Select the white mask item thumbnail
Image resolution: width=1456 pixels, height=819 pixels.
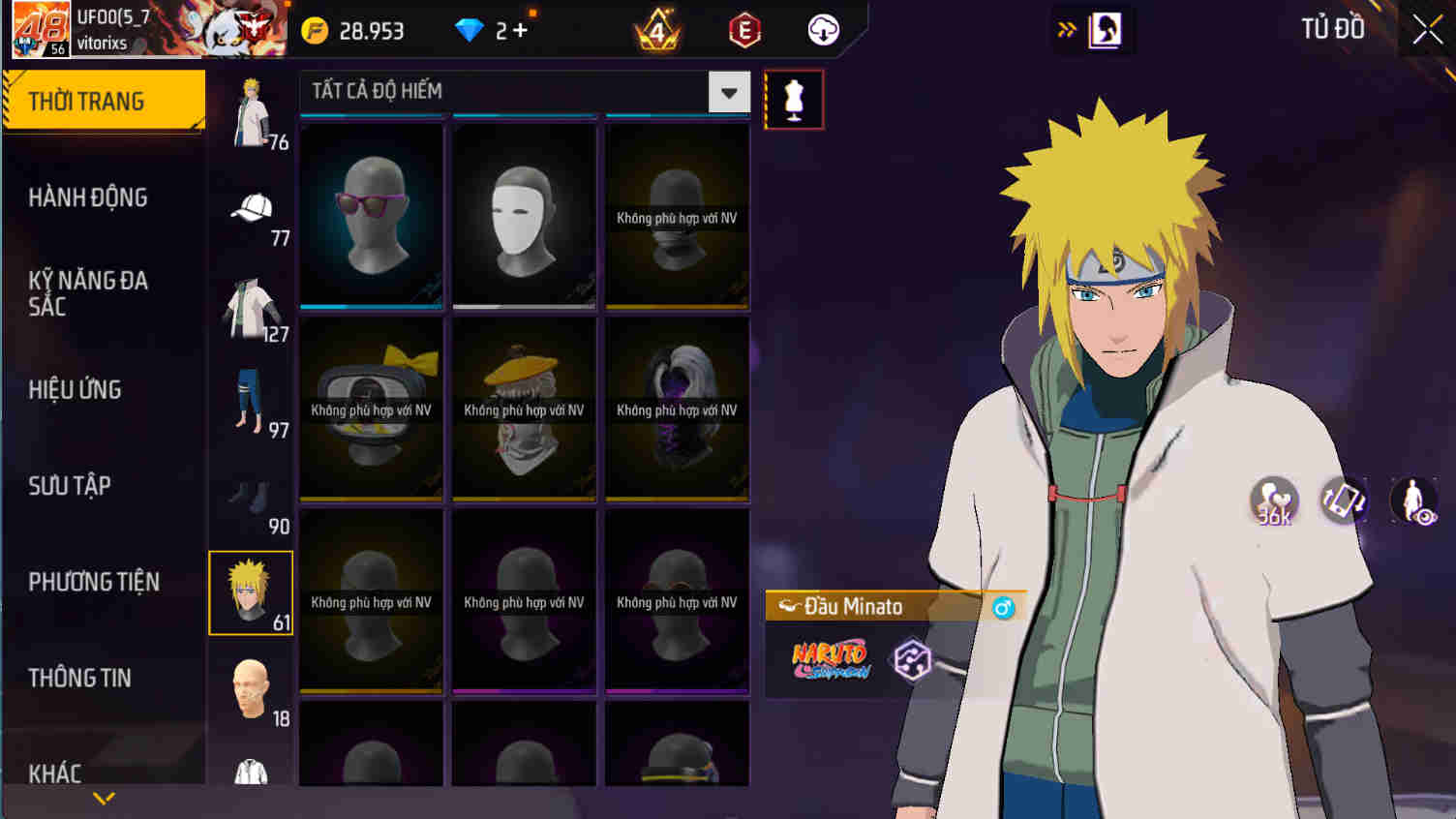523,215
